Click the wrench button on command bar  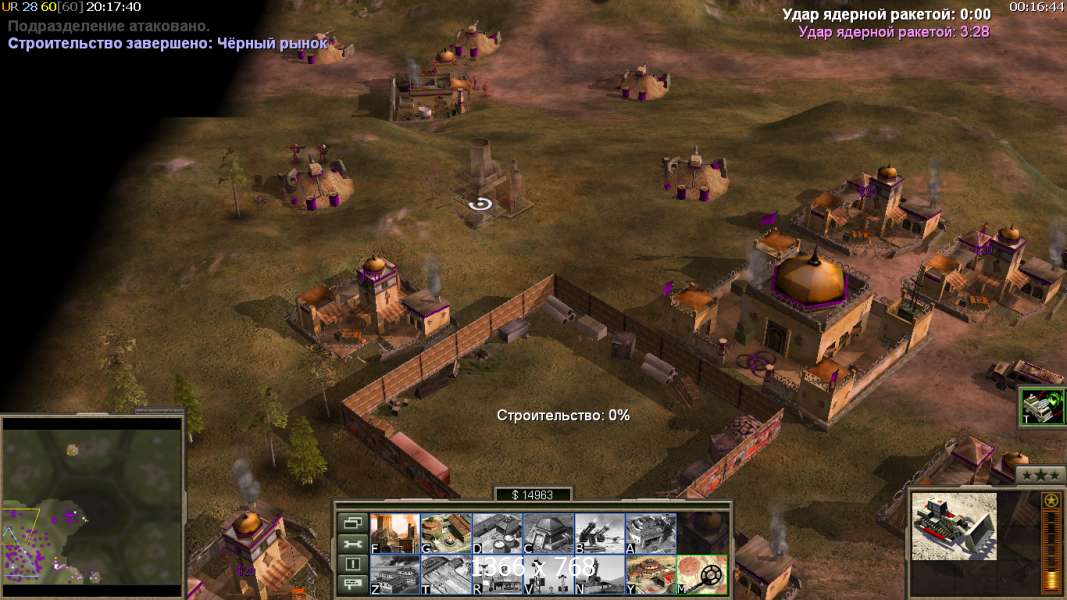click(x=353, y=543)
